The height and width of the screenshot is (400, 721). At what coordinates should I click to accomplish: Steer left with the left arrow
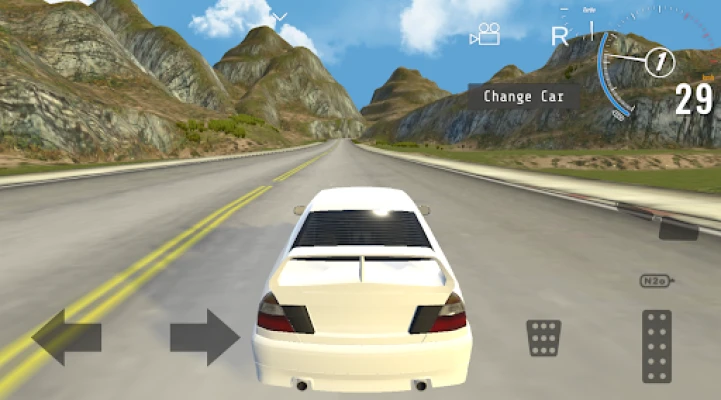pos(66,337)
